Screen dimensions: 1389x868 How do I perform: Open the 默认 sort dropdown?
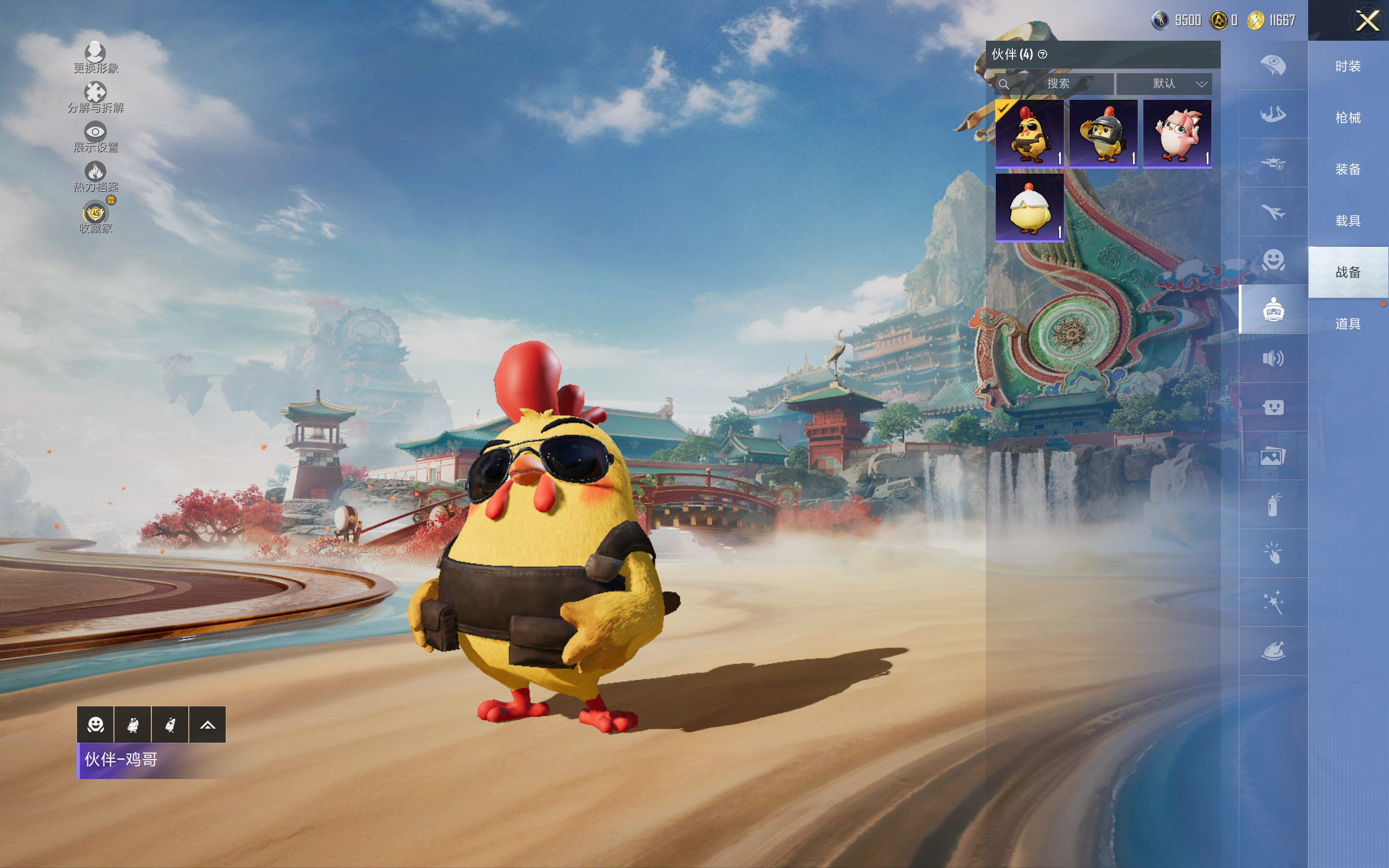pos(1164,84)
